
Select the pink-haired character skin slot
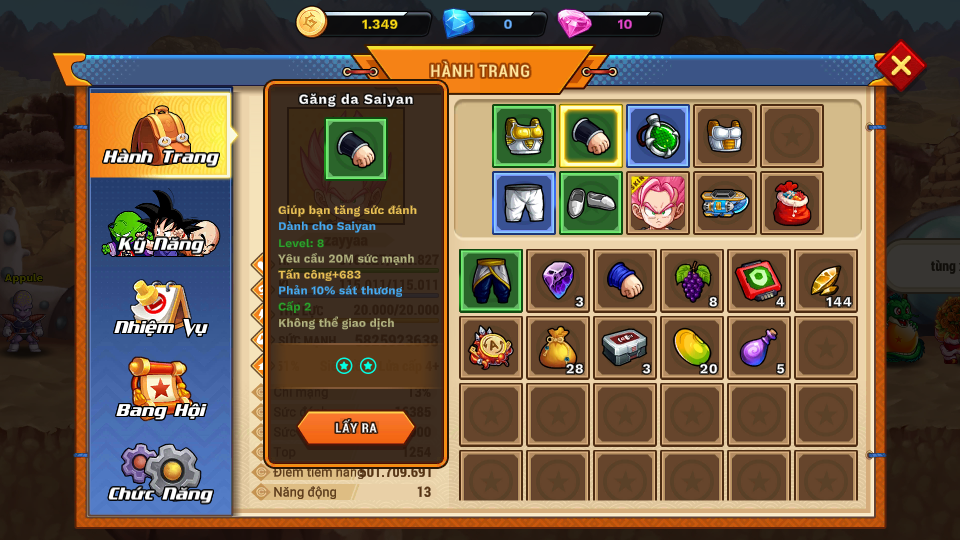[658, 203]
